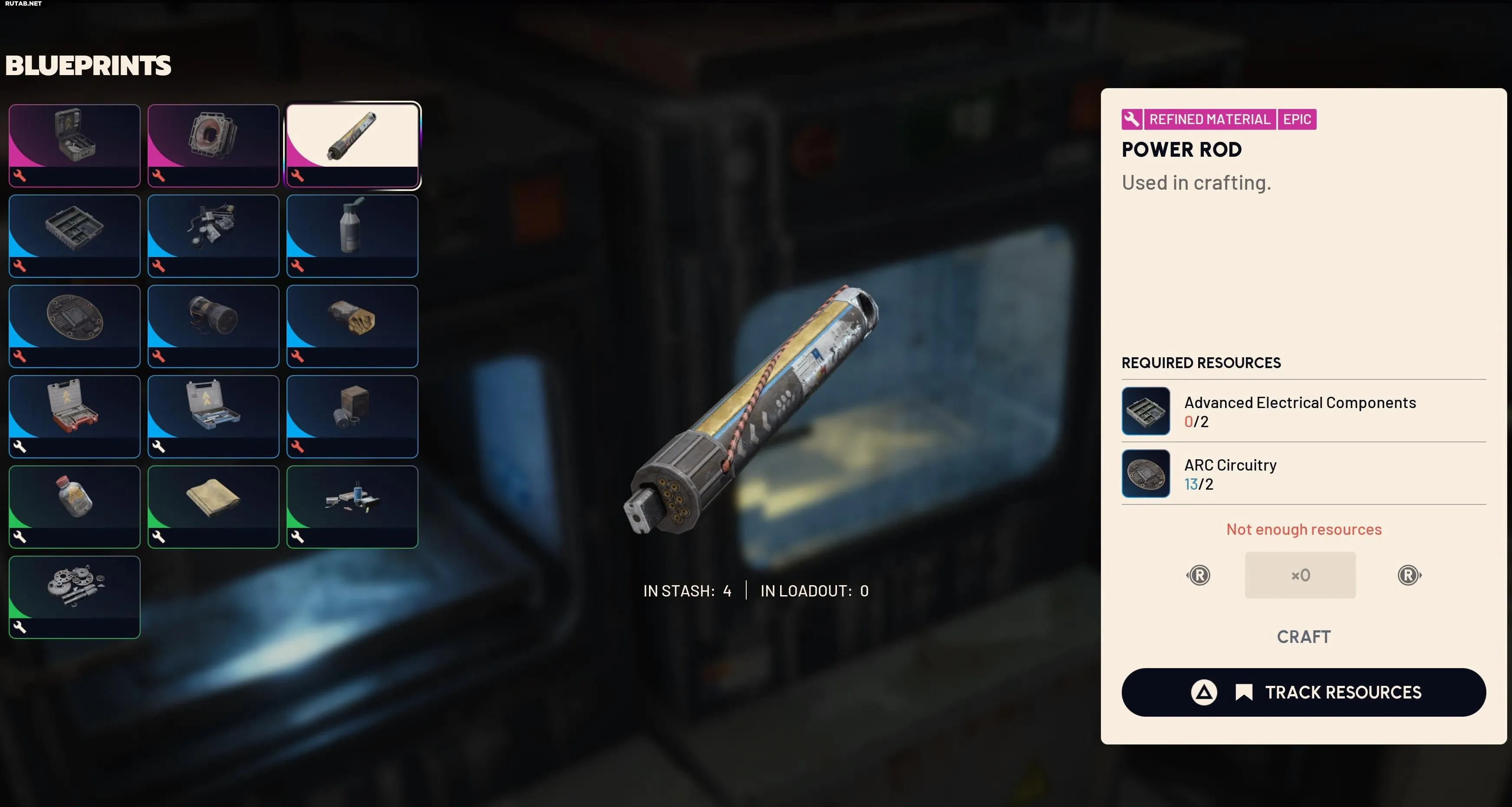The height and width of the screenshot is (807, 1512).
Task: Choose the blue toolbox blueprint
Action: [213, 416]
